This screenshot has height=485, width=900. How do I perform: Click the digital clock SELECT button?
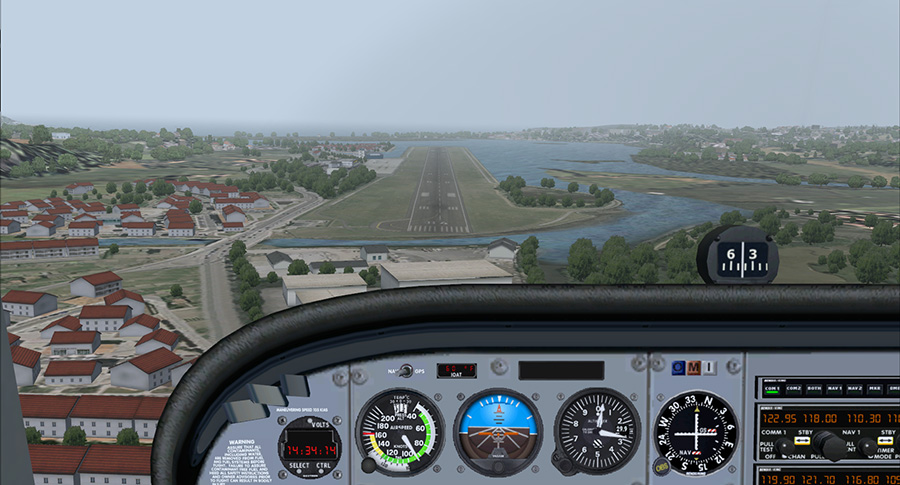pyautogui.click(x=296, y=464)
